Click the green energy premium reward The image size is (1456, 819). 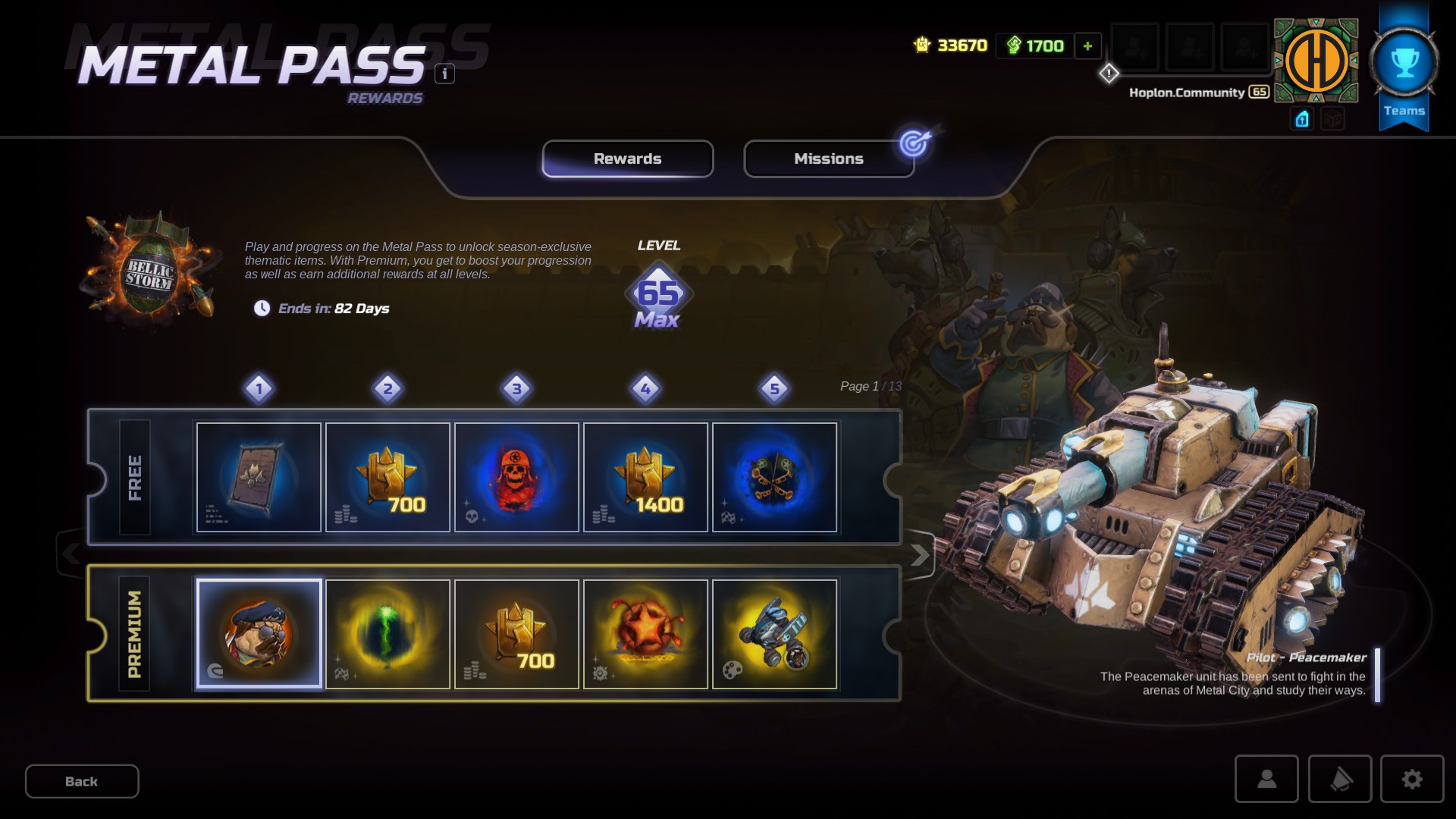pyautogui.click(x=388, y=633)
